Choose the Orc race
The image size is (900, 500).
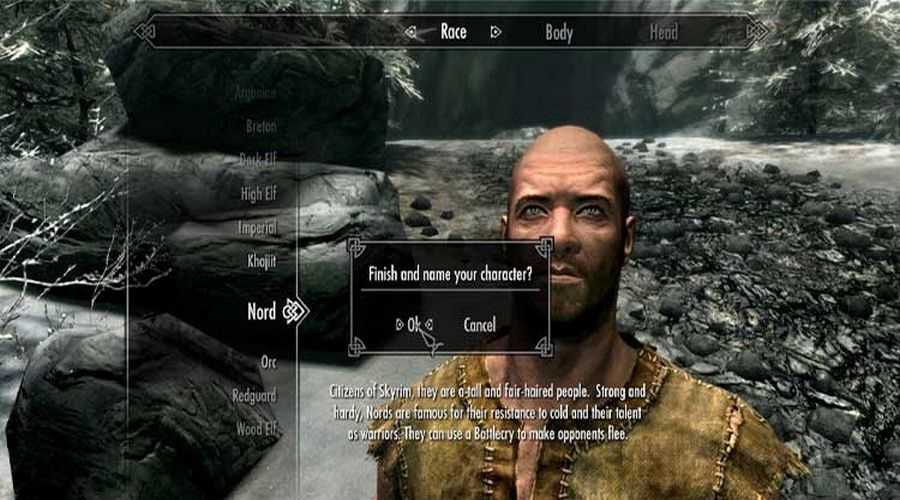click(x=268, y=363)
